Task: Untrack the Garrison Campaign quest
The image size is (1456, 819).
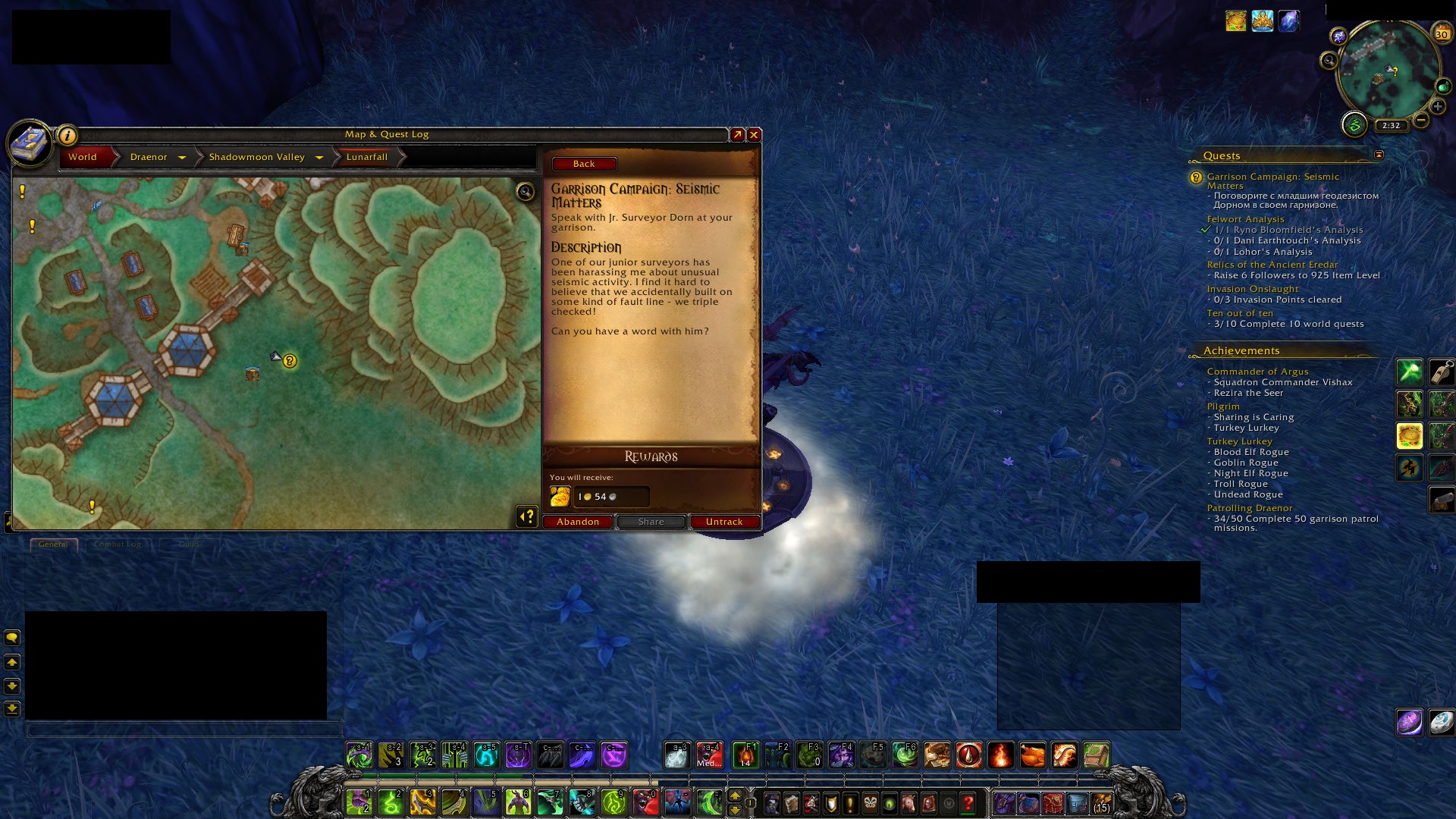Action: coord(724,522)
